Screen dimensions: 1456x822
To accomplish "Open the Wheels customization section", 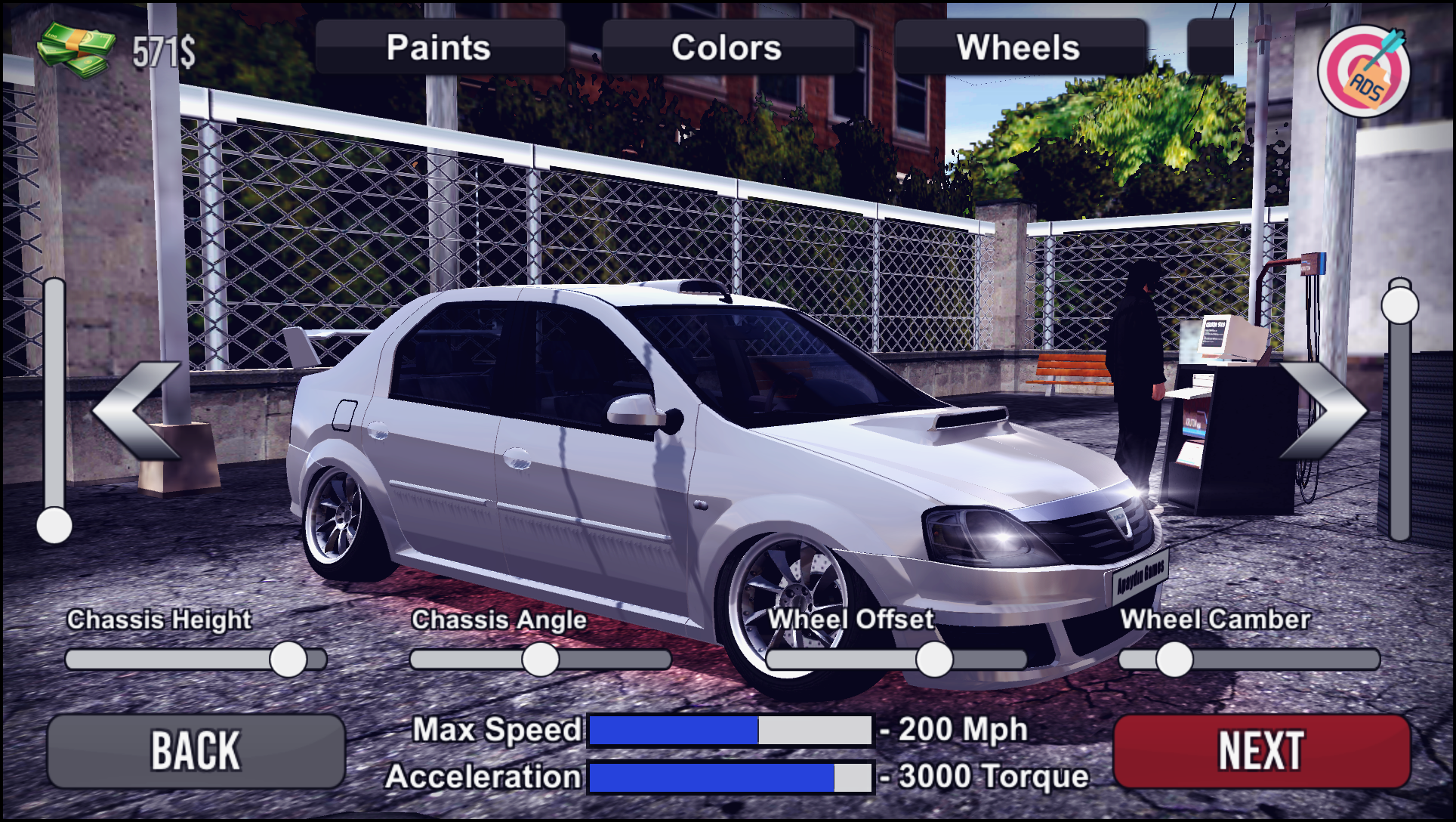I will (x=1020, y=47).
